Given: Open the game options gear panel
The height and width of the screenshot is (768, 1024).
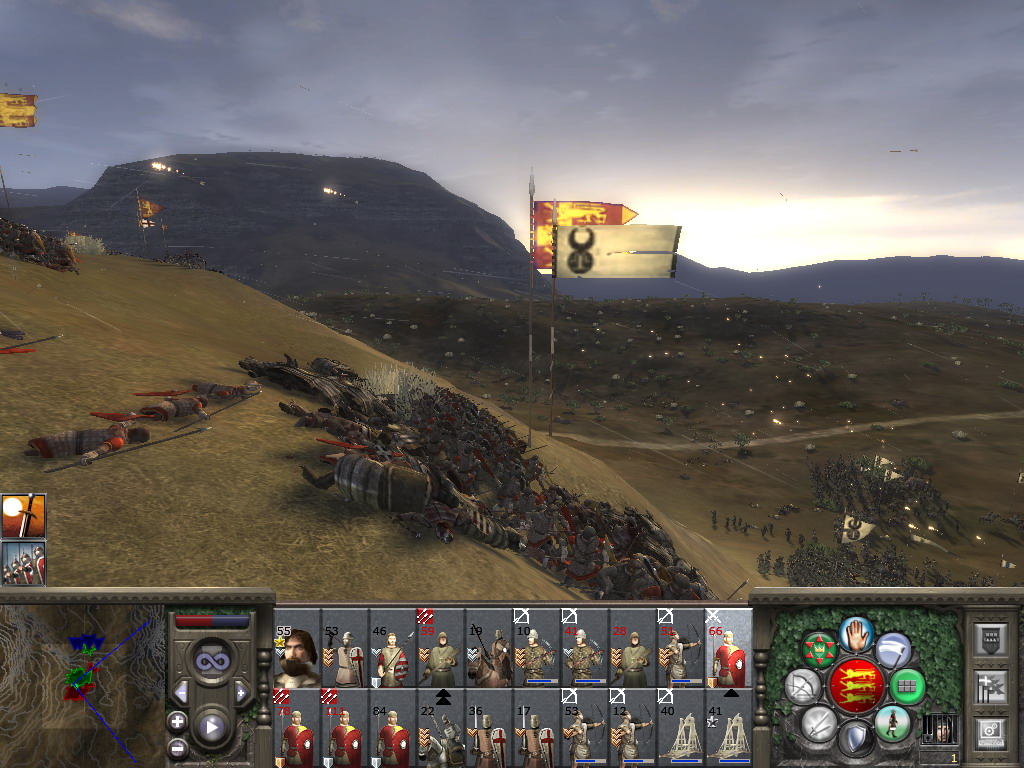Looking at the screenshot, I should coord(990,732).
